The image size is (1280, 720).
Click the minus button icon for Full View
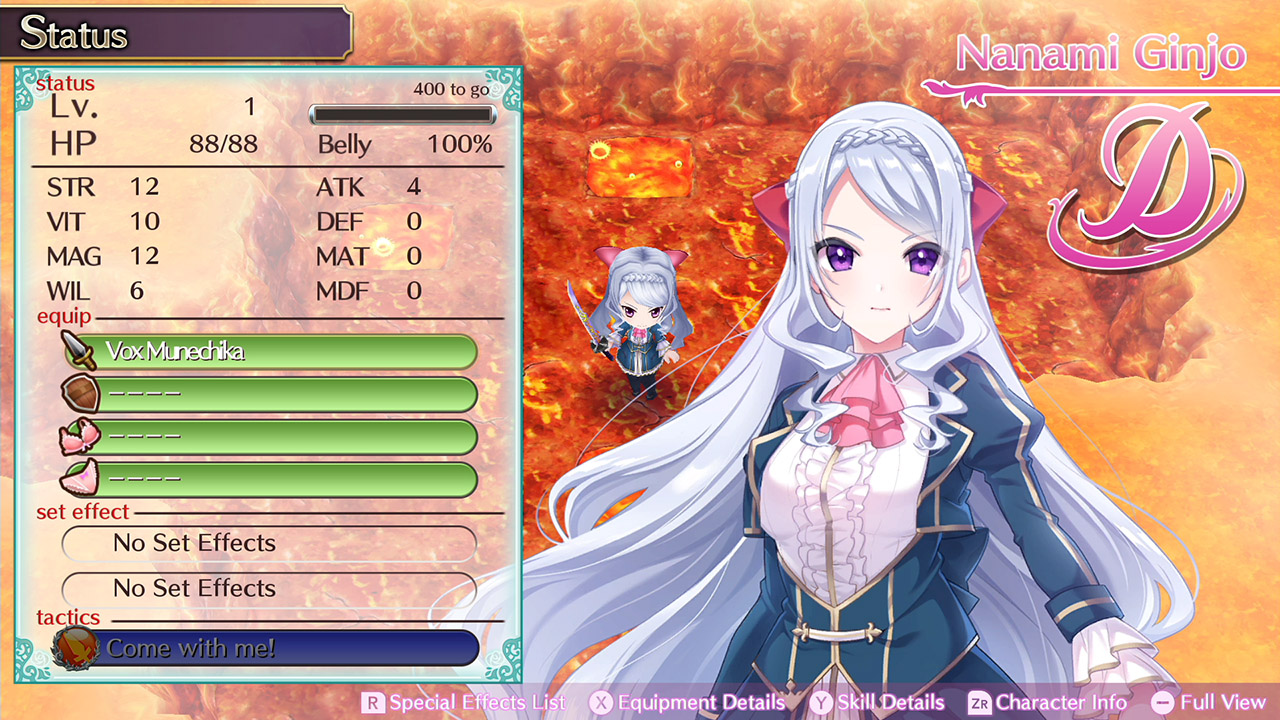coord(1163,703)
